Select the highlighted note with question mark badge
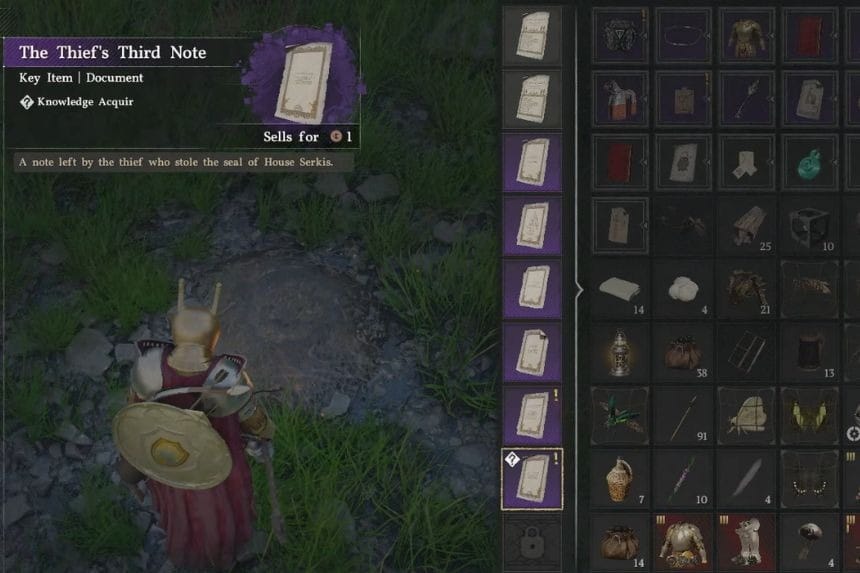 pyautogui.click(x=532, y=479)
